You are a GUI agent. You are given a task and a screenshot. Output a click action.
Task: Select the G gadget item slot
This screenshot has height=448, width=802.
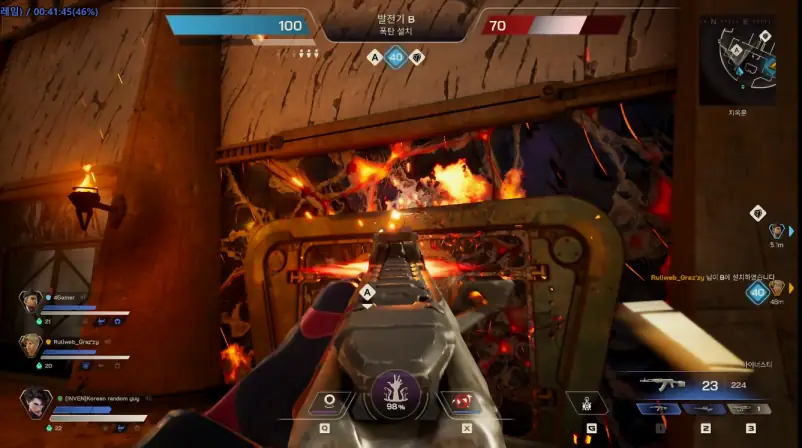pyautogui.click(x=588, y=404)
